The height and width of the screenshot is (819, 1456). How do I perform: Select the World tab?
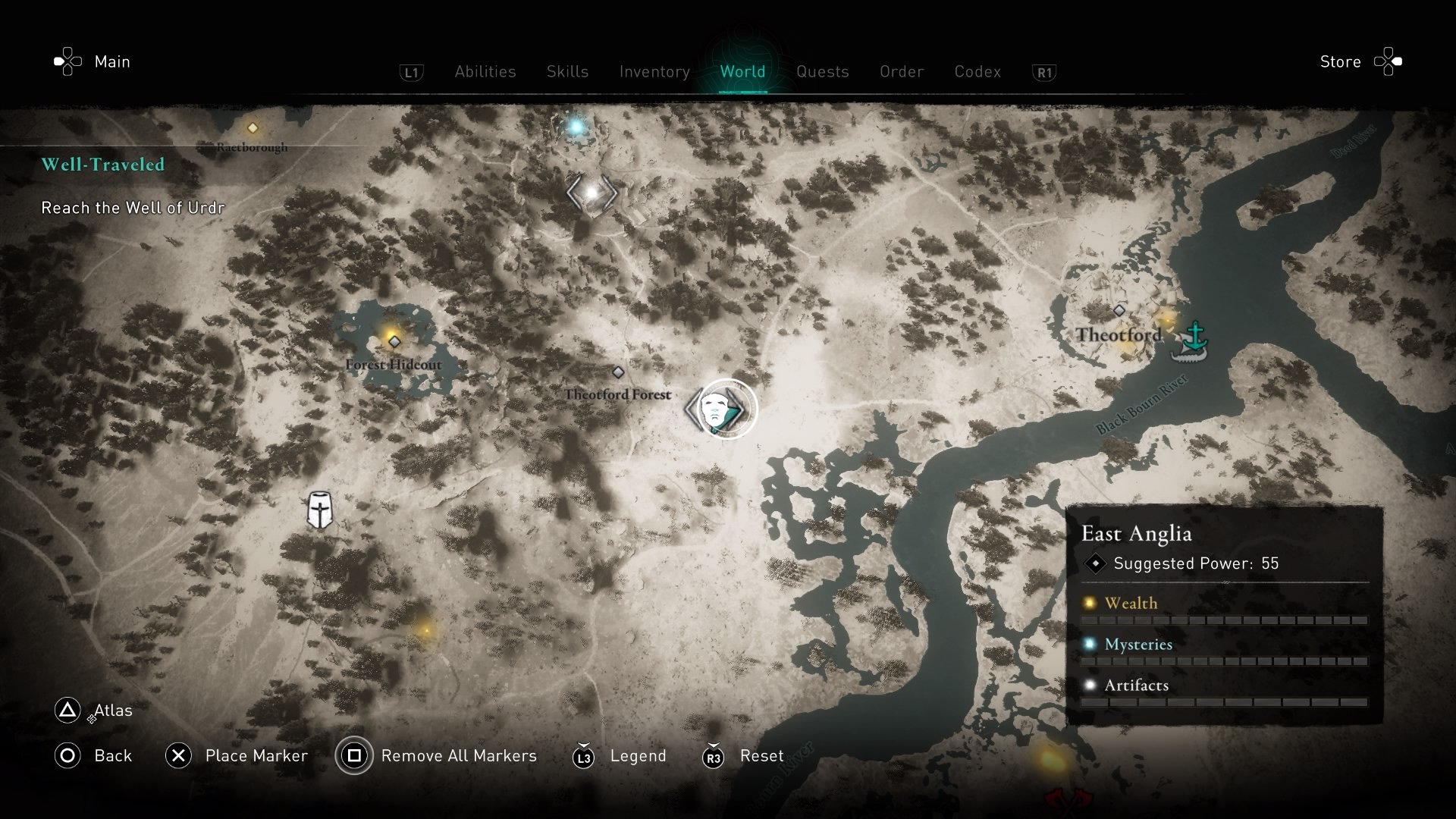[742, 71]
